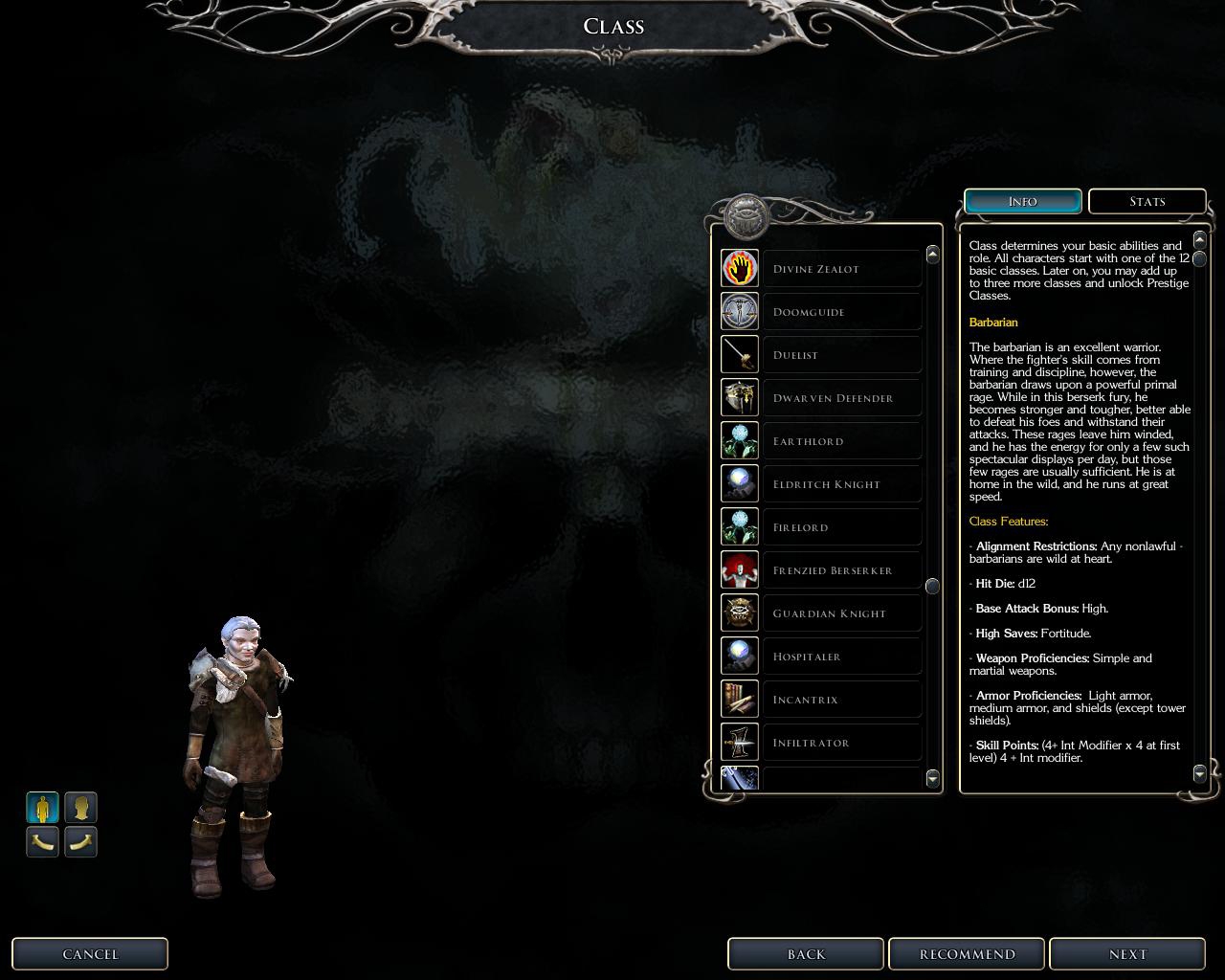1225x980 pixels.
Task: Choose Frenzied Berserker class
Action: 841,570
